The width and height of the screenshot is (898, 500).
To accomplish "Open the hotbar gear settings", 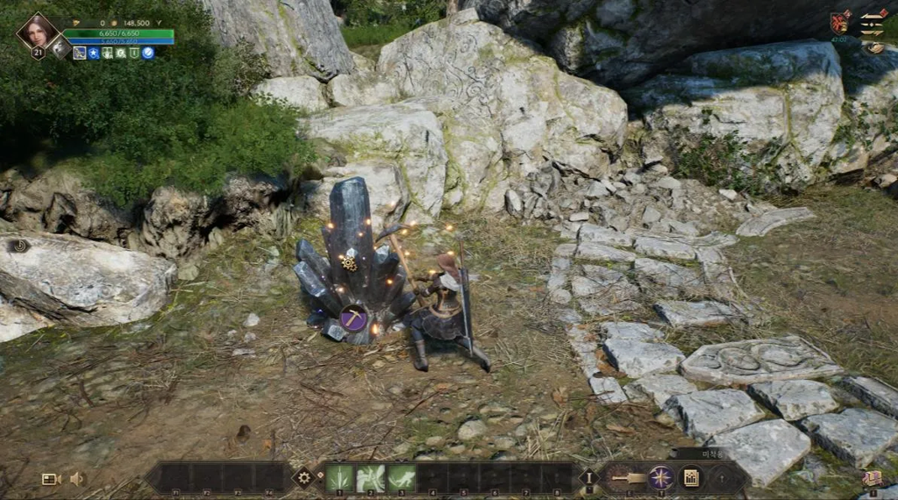I will click(x=303, y=478).
